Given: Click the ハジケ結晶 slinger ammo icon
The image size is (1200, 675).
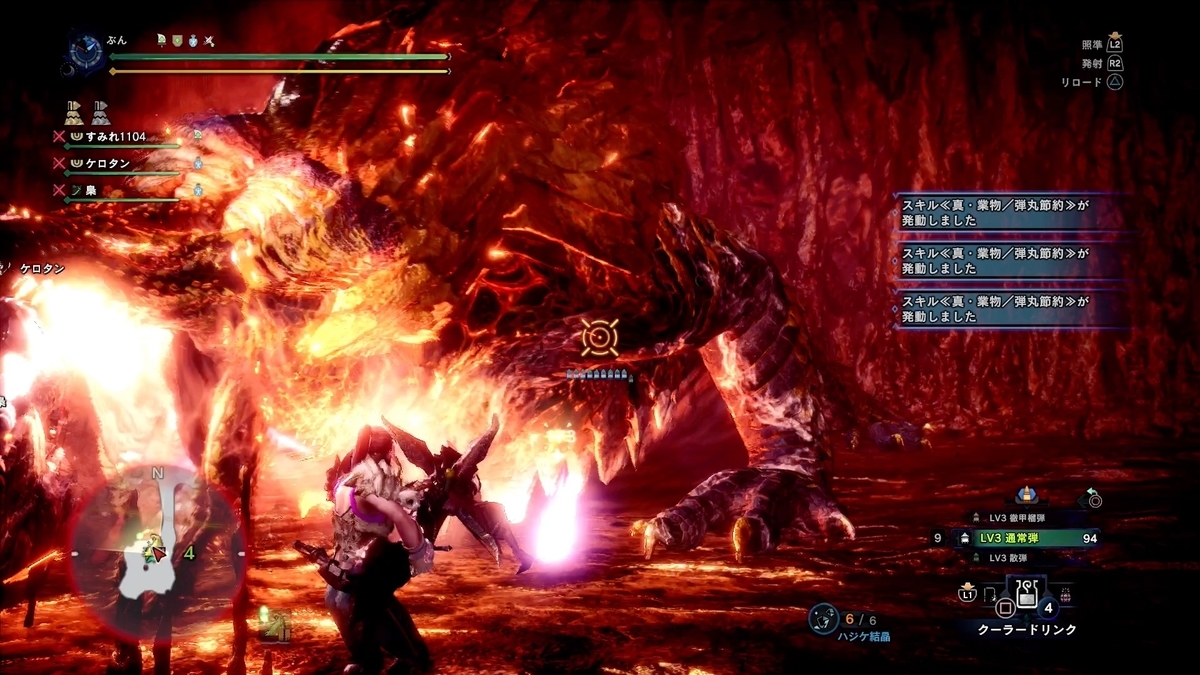Looking at the screenshot, I should tap(823, 619).
